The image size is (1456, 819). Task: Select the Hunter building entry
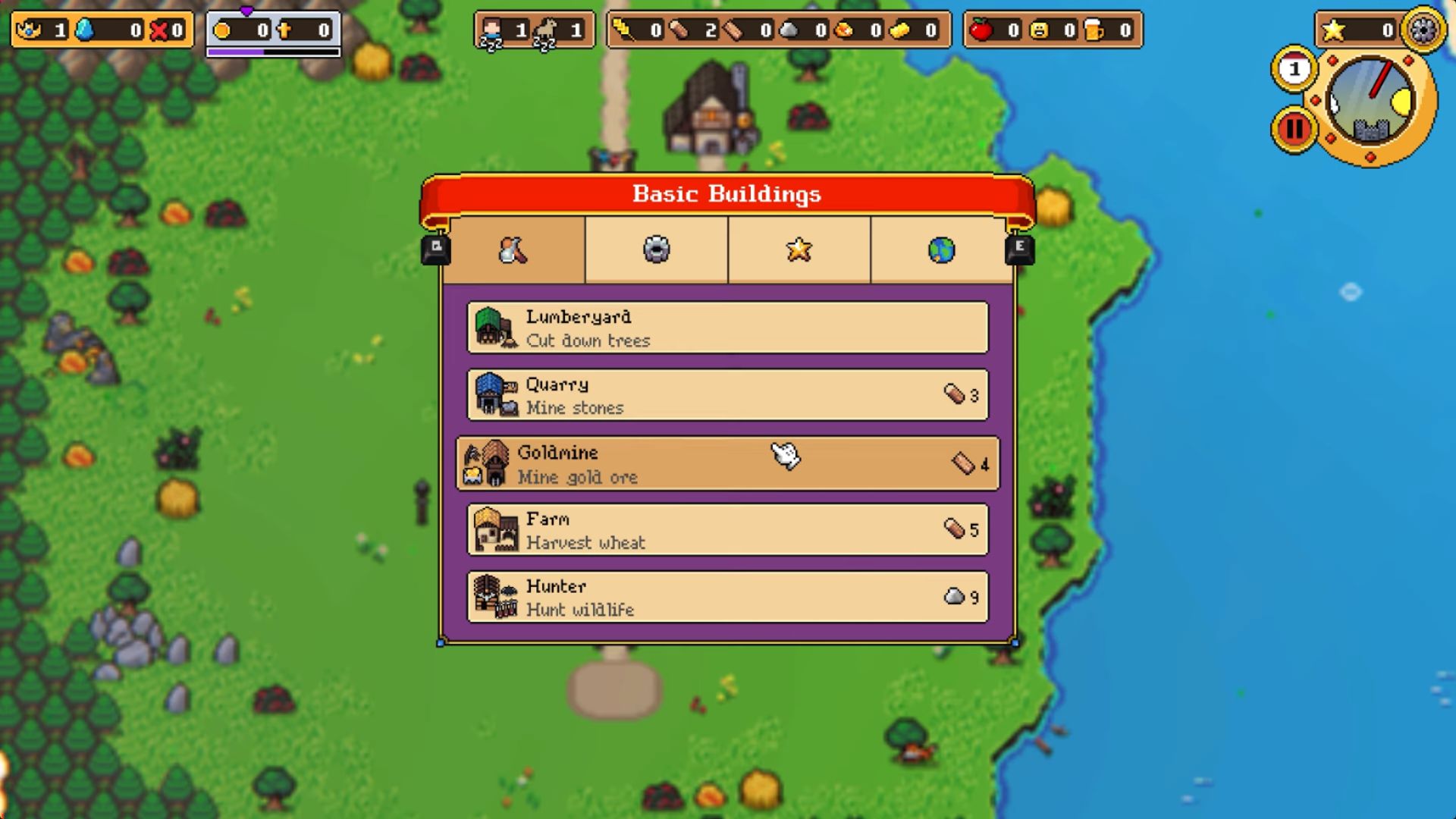(x=726, y=597)
